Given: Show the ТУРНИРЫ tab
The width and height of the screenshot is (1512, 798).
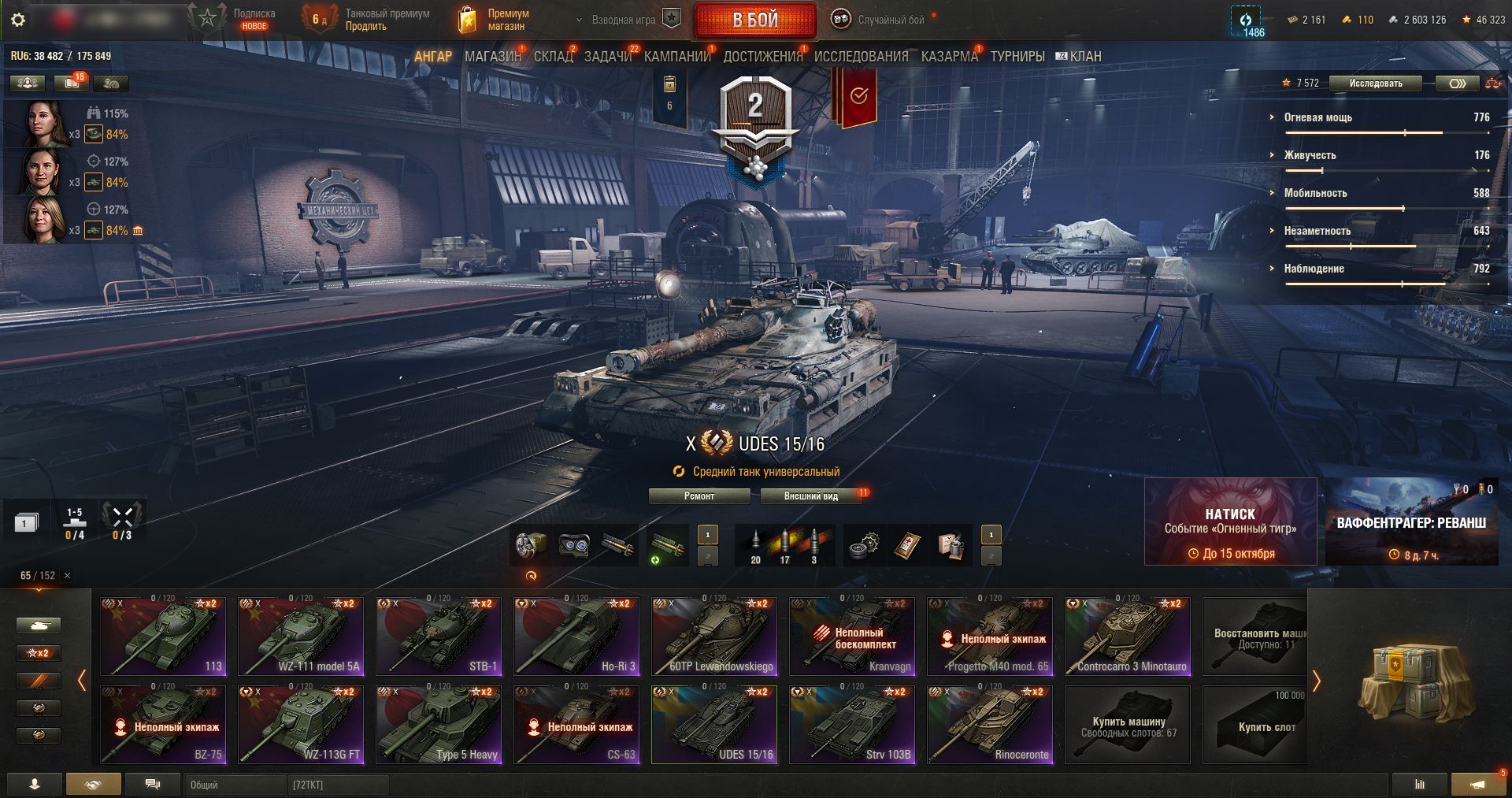Looking at the screenshot, I should (1017, 57).
